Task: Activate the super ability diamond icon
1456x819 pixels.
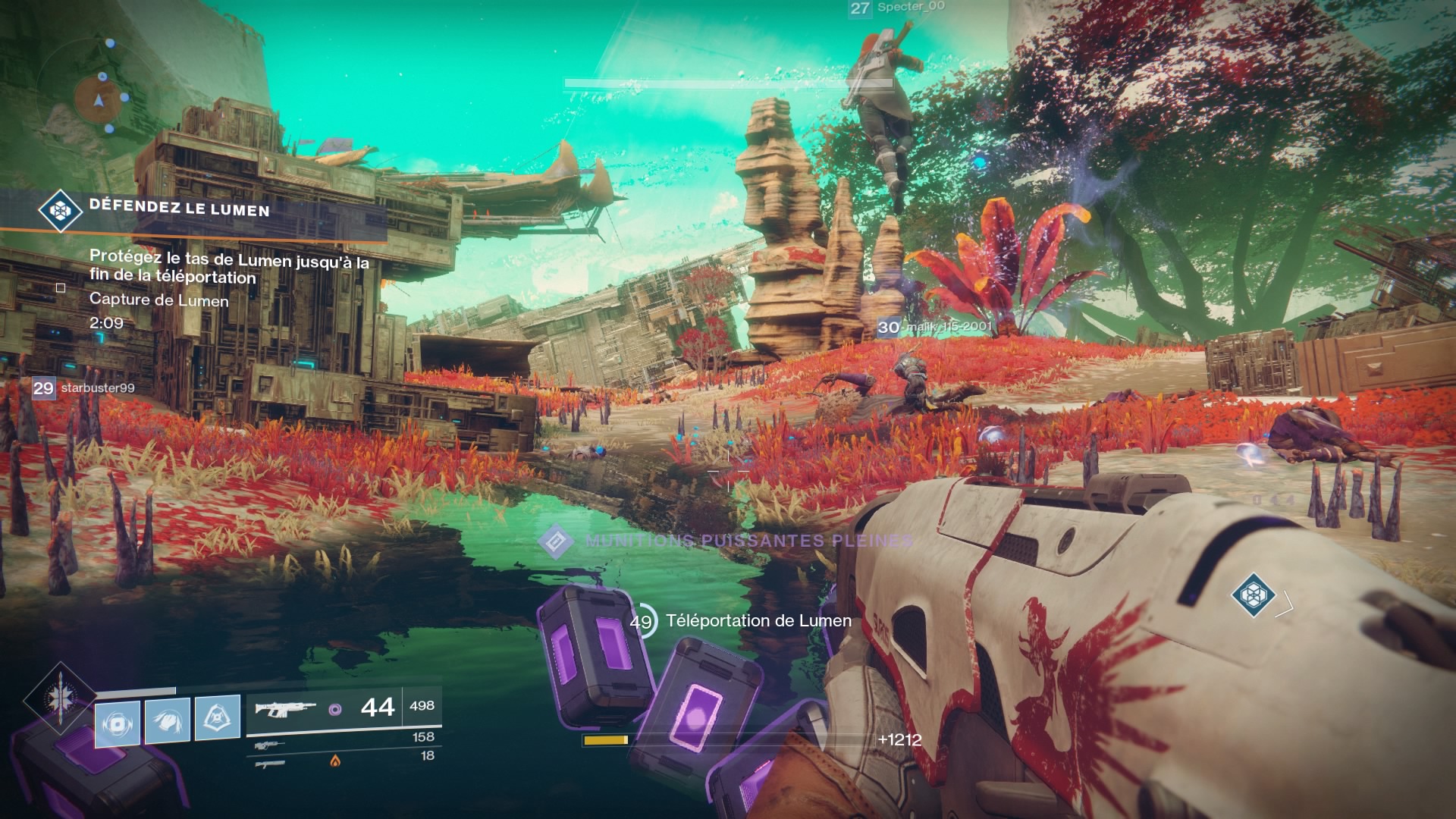Action: (x=58, y=698)
